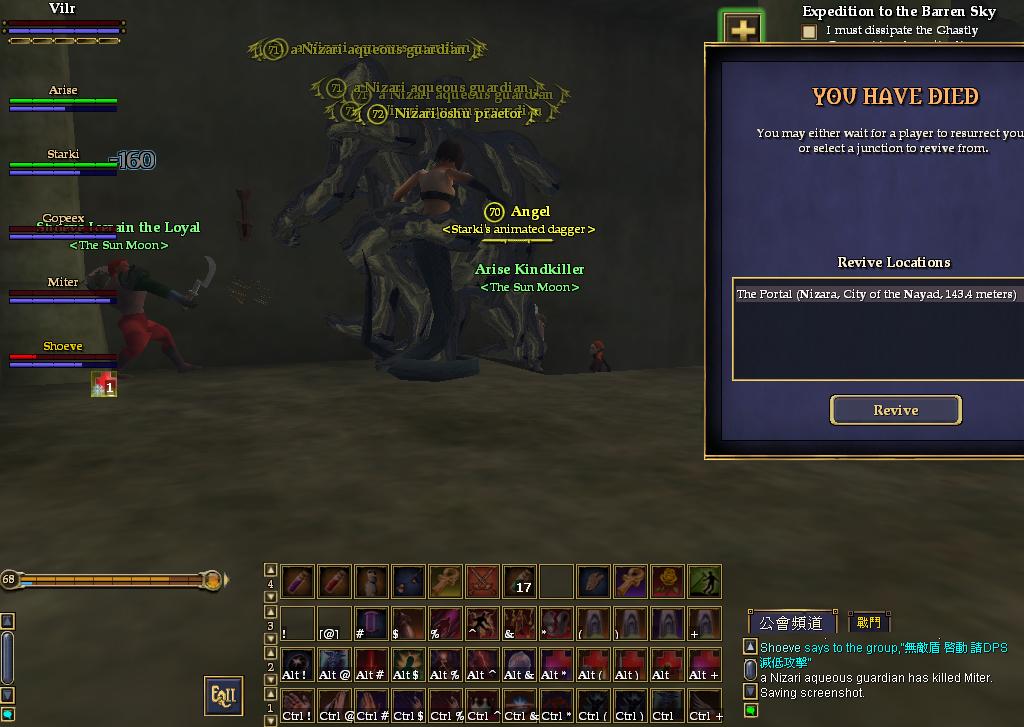Click the Revive button

pyautogui.click(x=895, y=410)
